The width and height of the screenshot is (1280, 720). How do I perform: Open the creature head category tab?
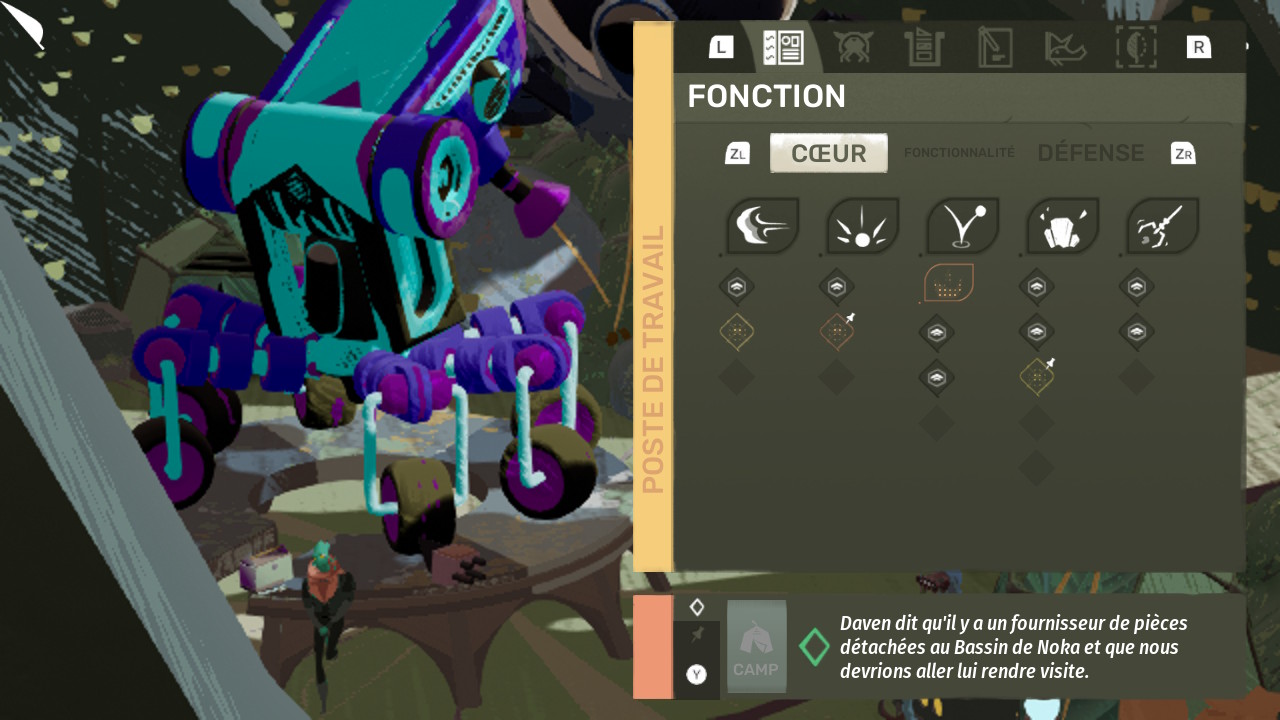pos(854,47)
